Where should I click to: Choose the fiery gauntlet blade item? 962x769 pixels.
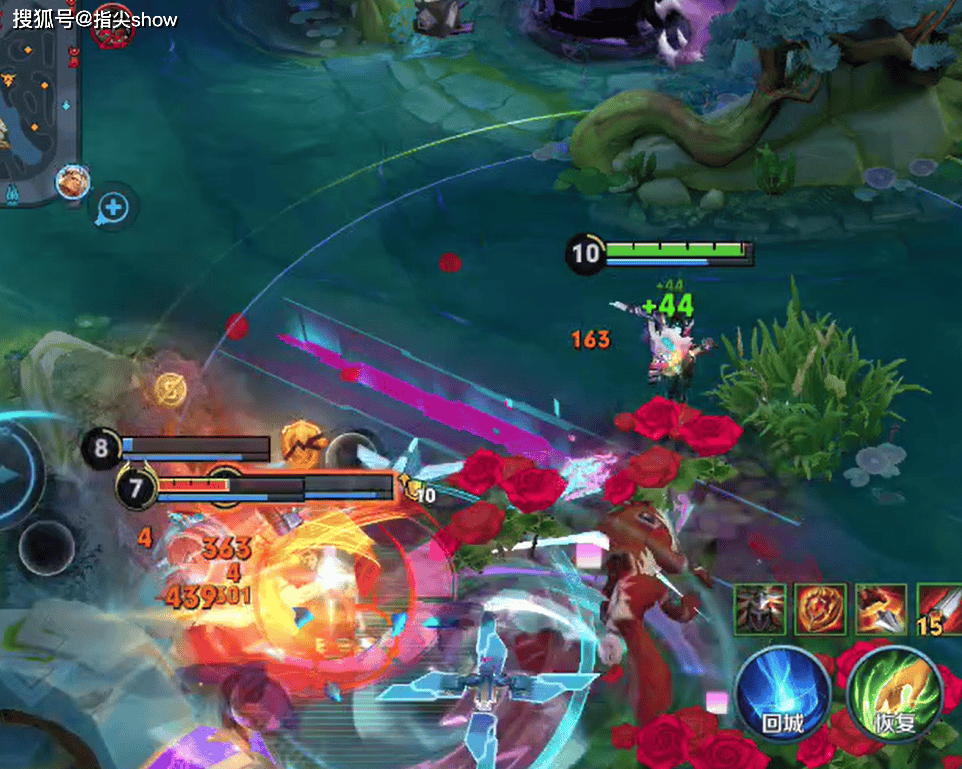tap(880, 609)
